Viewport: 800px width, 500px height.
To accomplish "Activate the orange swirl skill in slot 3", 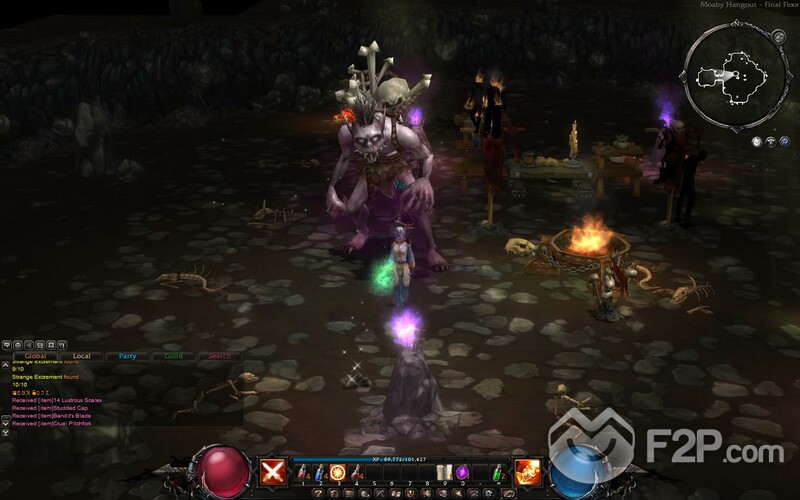I will click(x=338, y=473).
